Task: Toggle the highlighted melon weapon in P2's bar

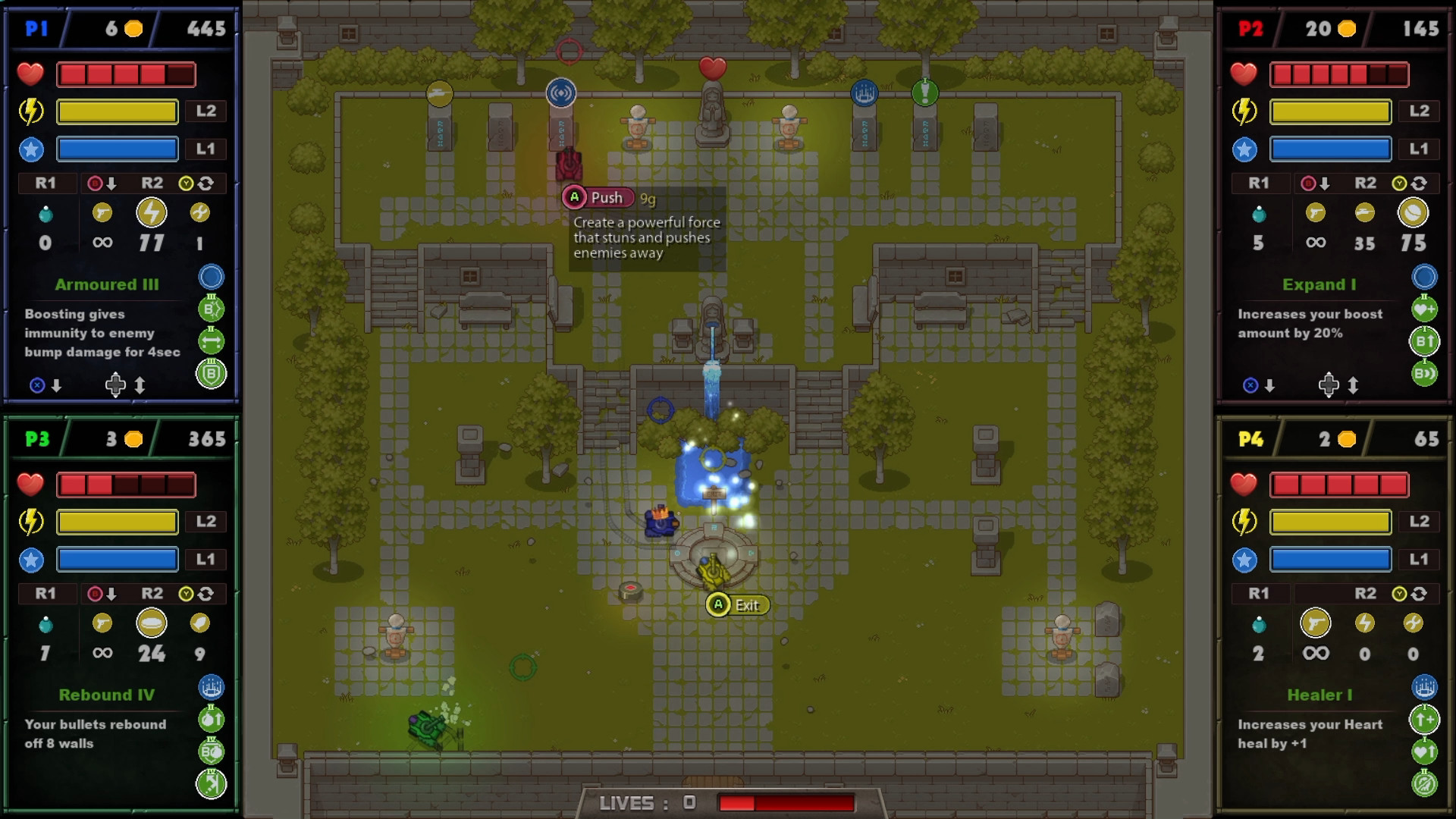Action: point(1412,213)
